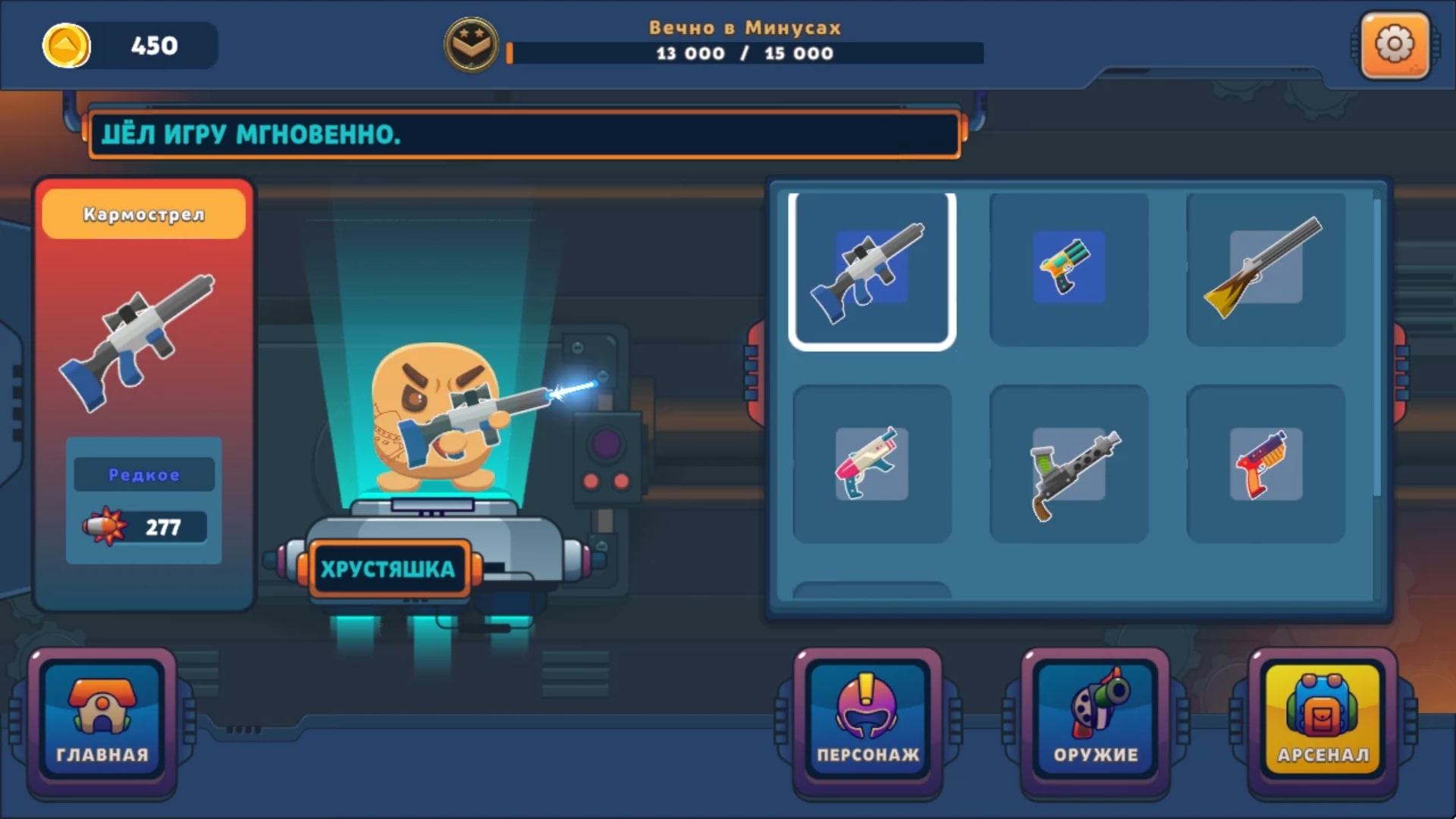Choose the dark submachine gun slot
This screenshot has height=819, width=1456.
(1068, 463)
